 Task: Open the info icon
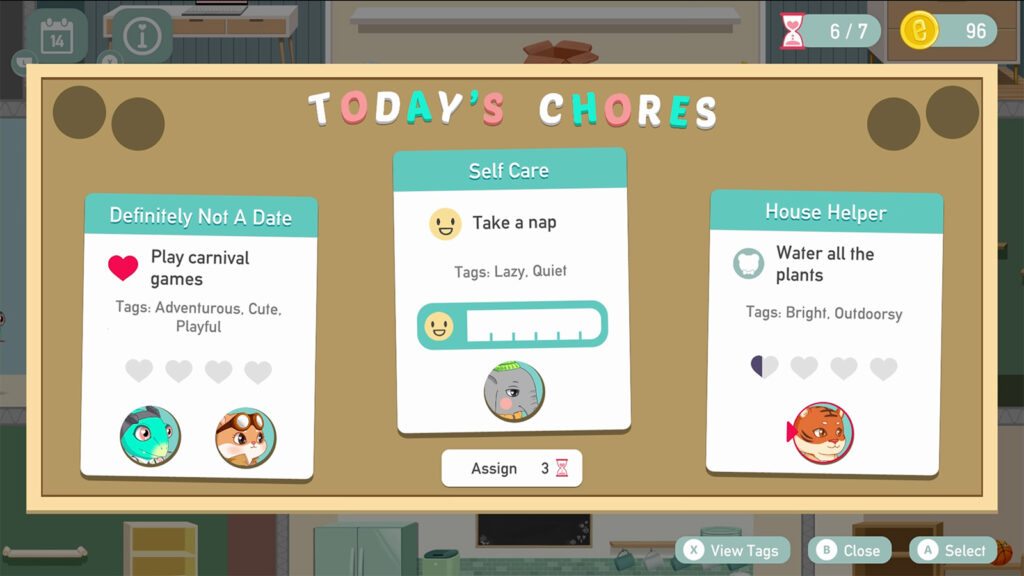141,36
